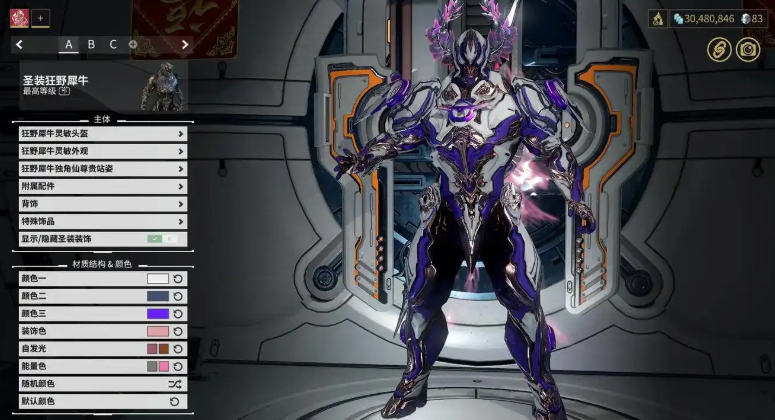Open the camera capture button
Screen dimensions: 775x420
click(x=747, y=48)
